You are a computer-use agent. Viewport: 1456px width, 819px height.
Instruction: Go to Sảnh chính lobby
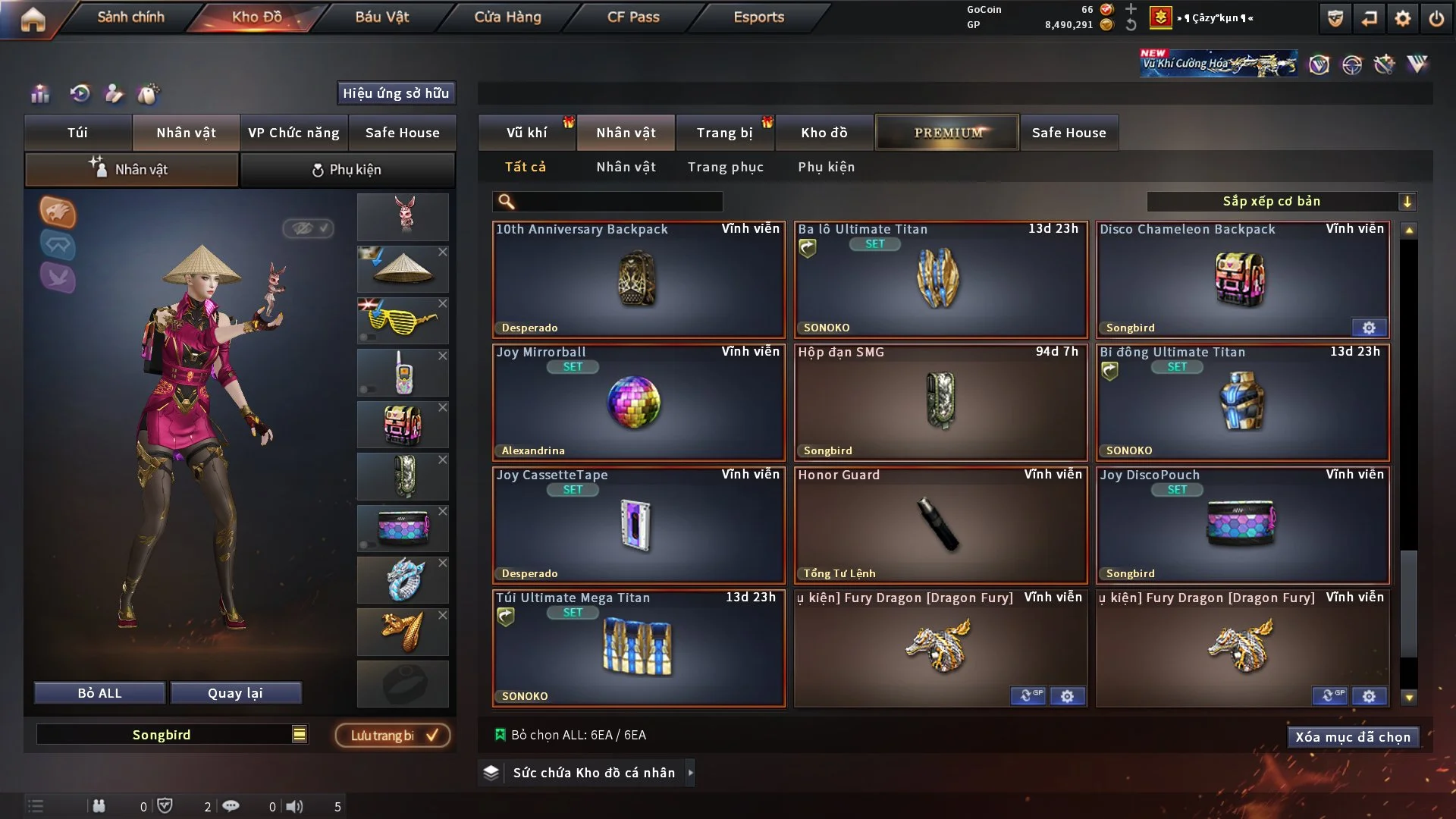(130, 17)
